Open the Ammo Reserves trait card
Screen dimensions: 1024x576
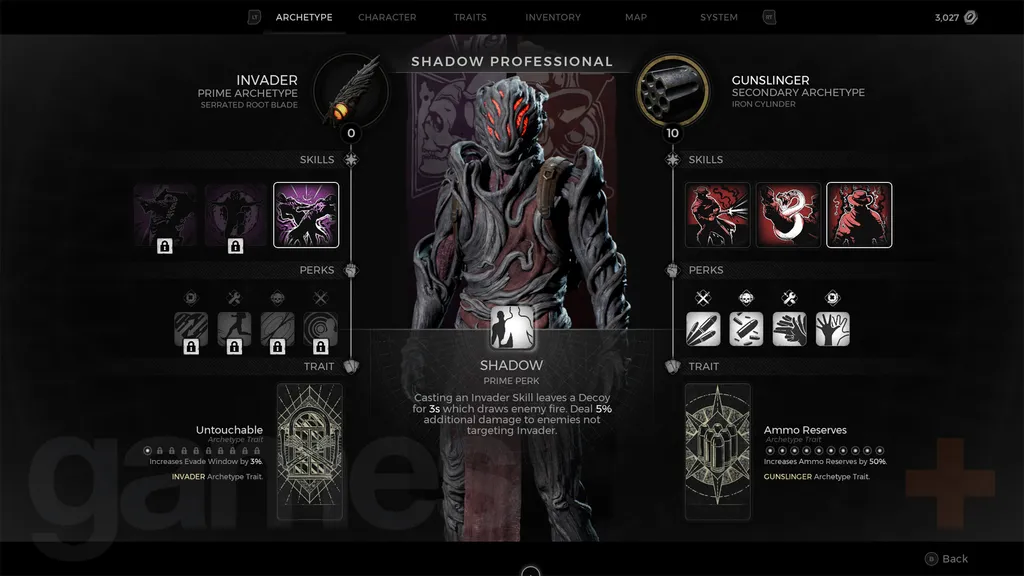point(717,451)
